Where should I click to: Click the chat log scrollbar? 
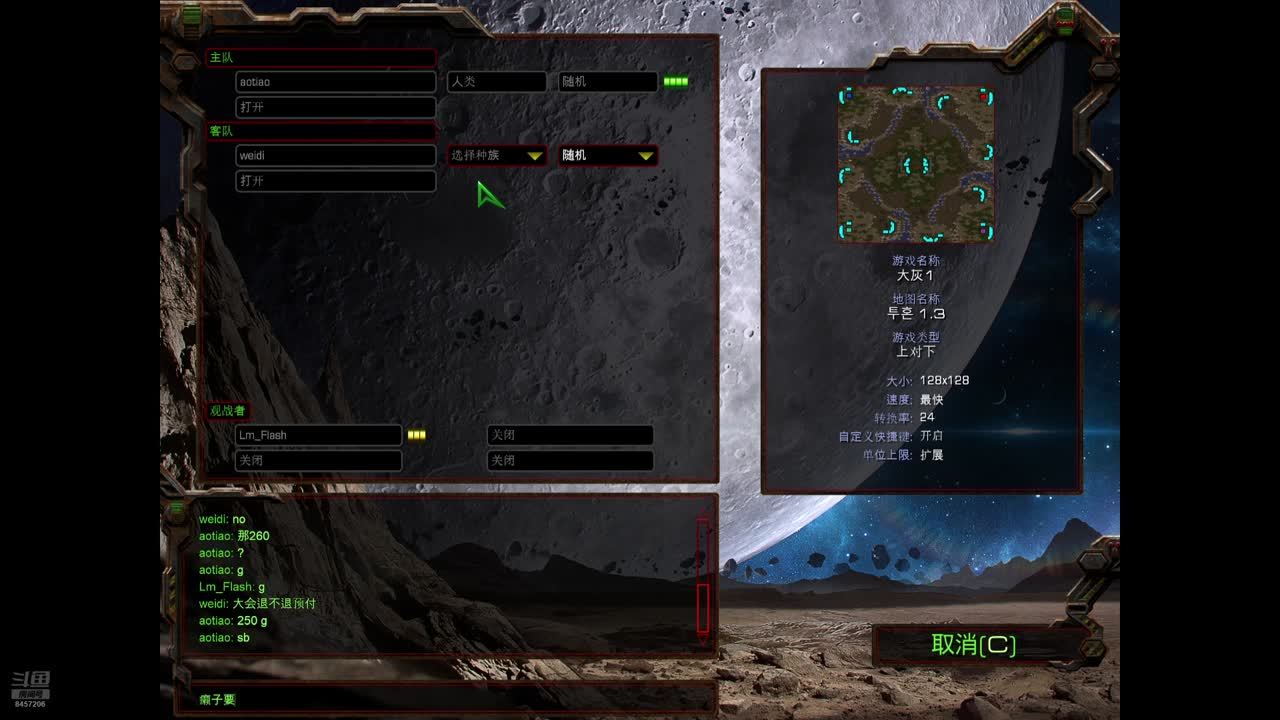(702, 578)
